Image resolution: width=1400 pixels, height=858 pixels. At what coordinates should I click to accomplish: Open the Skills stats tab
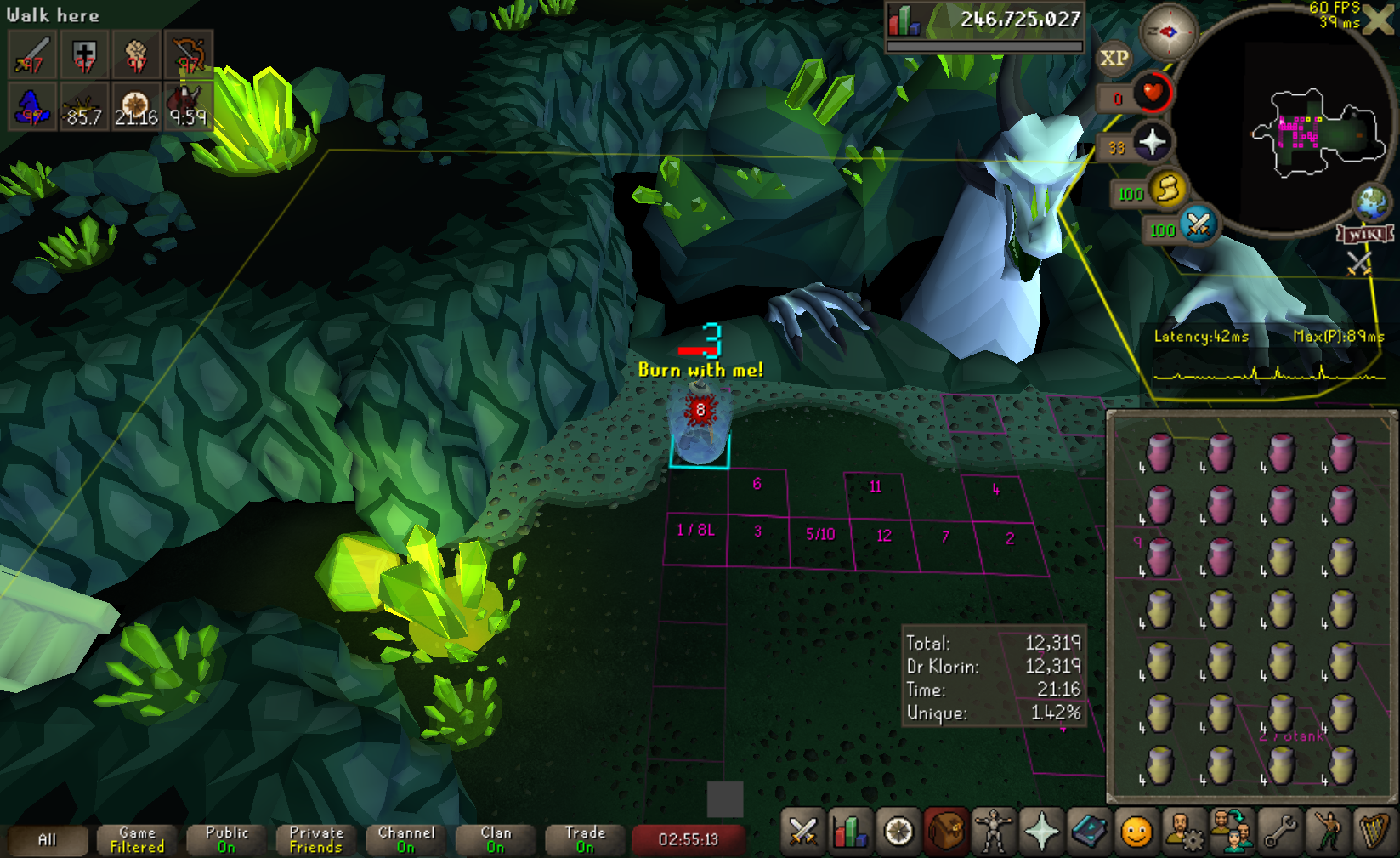coord(849,832)
